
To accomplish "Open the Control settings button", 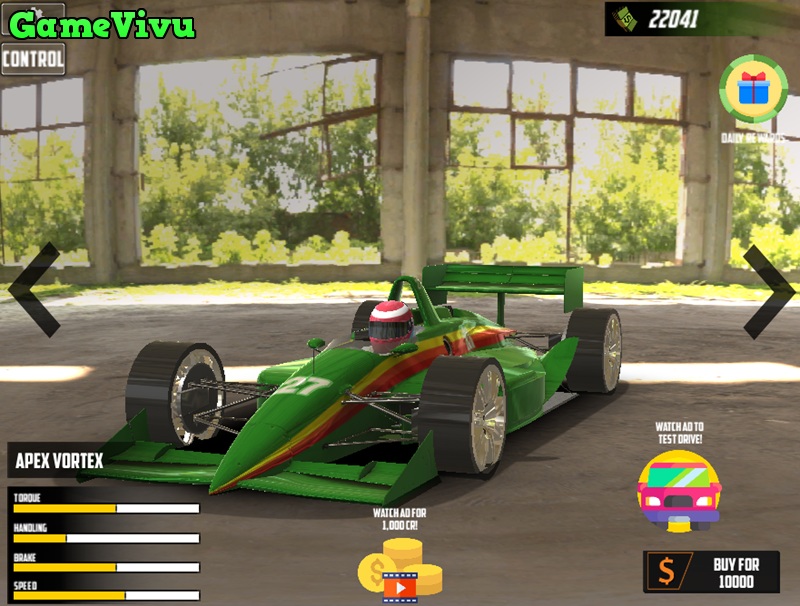I will coord(33,59).
